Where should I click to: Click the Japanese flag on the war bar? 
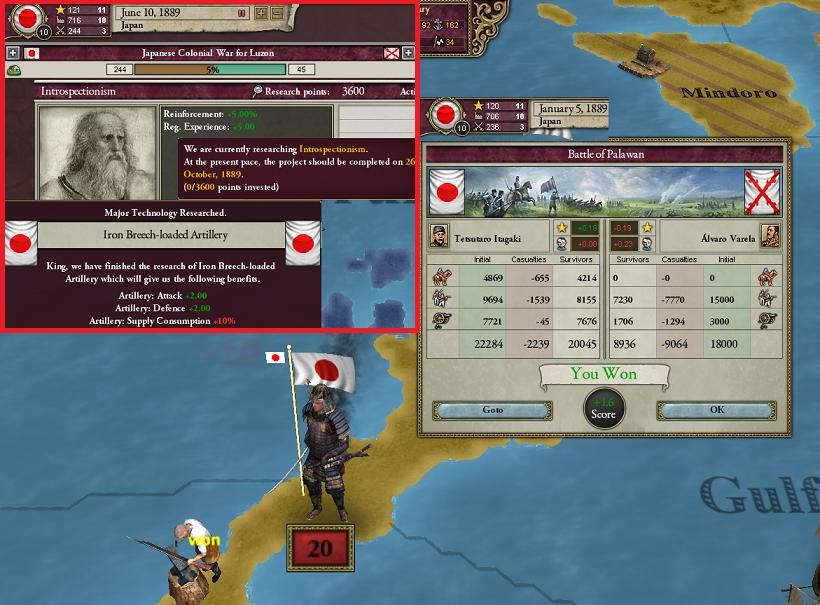click(31, 53)
